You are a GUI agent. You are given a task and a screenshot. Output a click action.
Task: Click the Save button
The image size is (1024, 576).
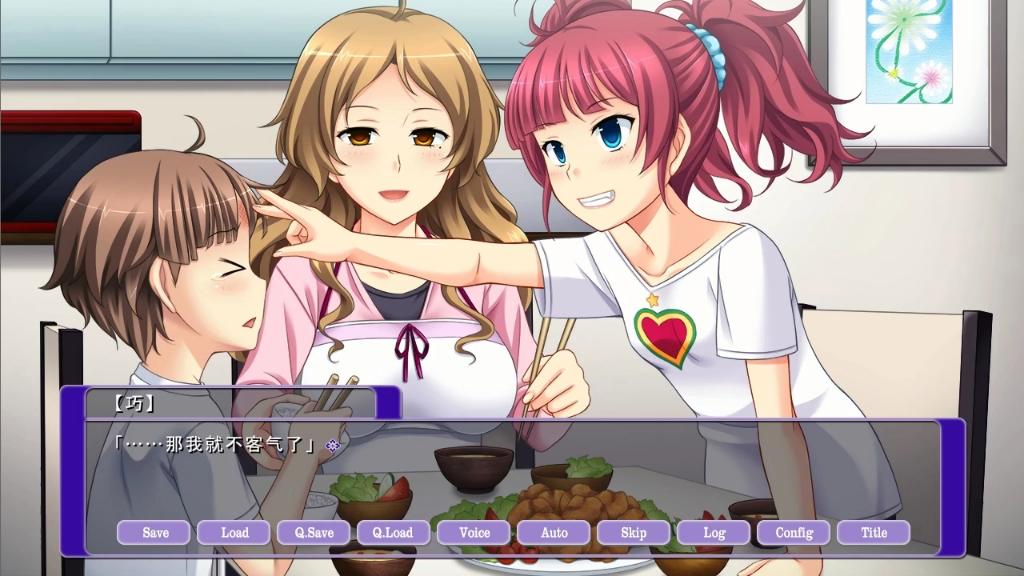tap(155, 532)
